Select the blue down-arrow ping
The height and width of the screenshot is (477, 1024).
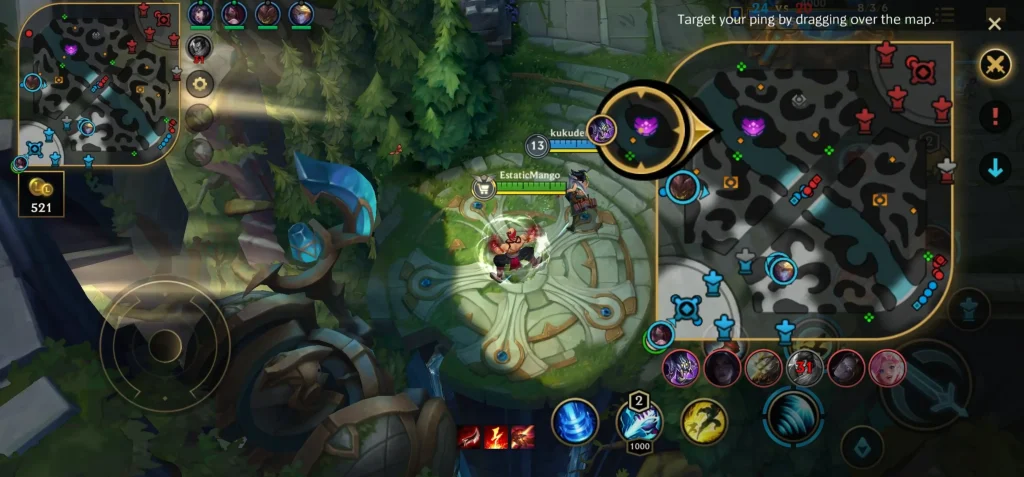coord(994,168)
